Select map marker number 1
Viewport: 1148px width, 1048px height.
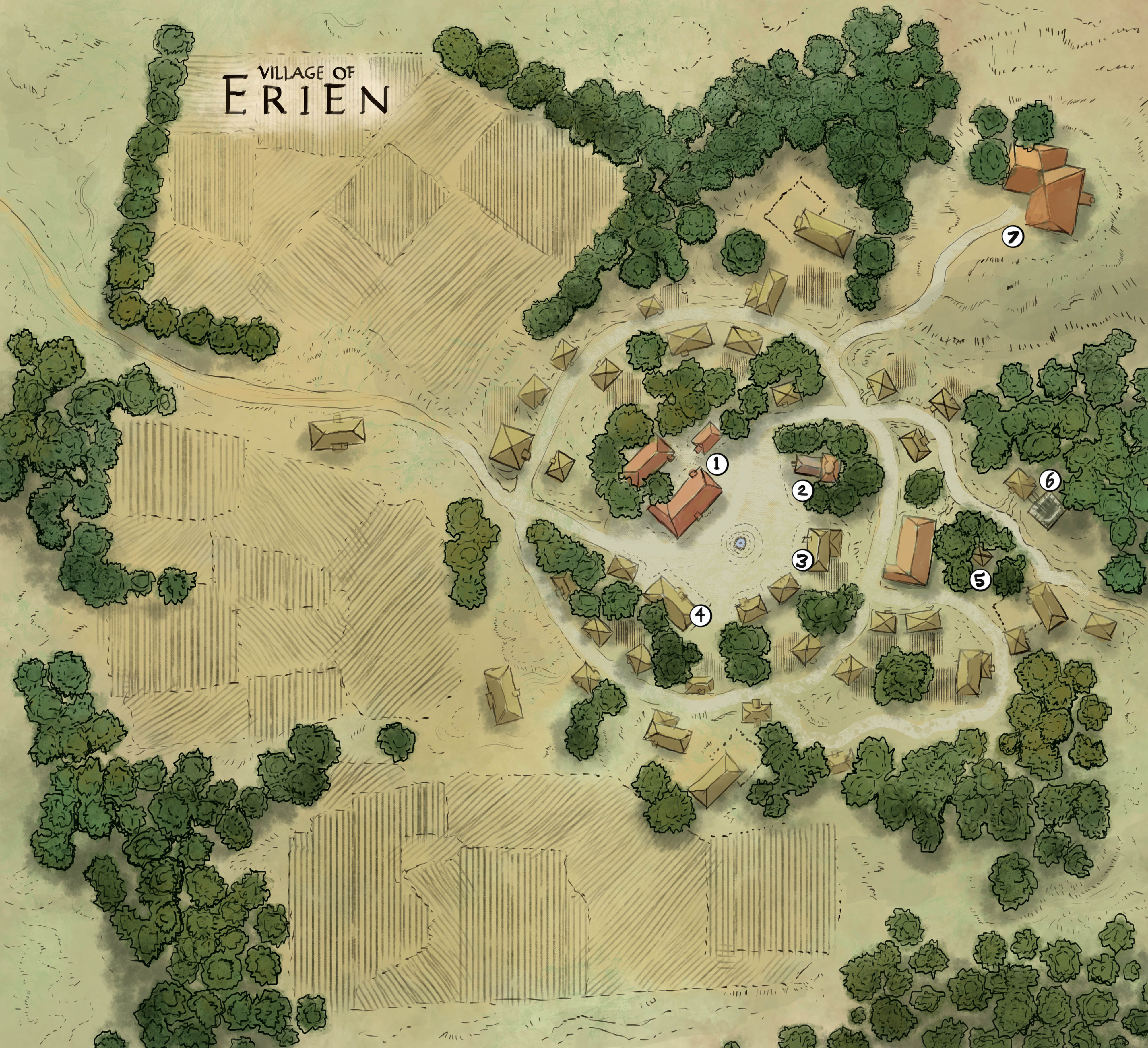(717, 464)
